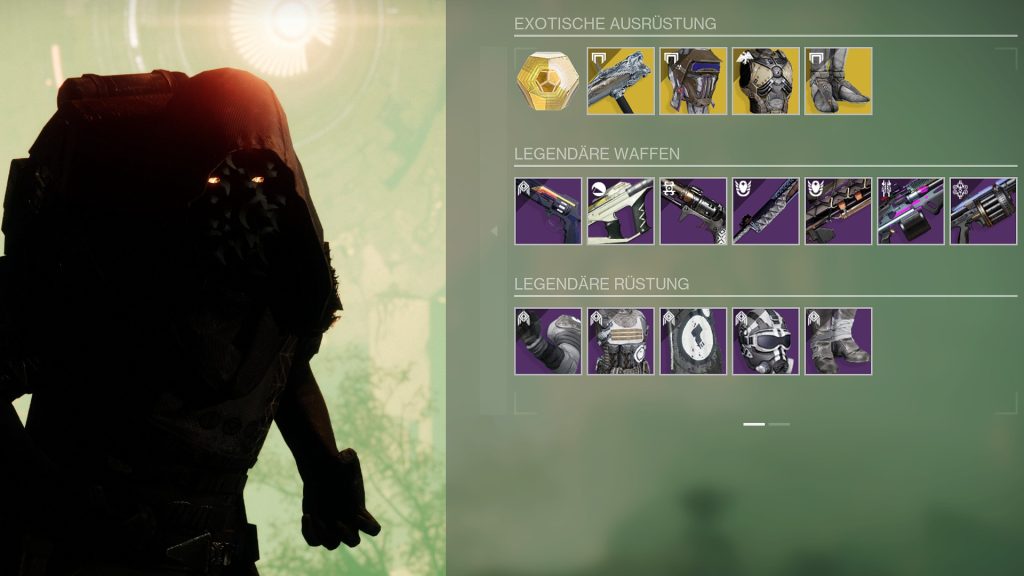Click the left arrow beside the item list
The width and height of the screenshot is (1024, 576).
492,231
